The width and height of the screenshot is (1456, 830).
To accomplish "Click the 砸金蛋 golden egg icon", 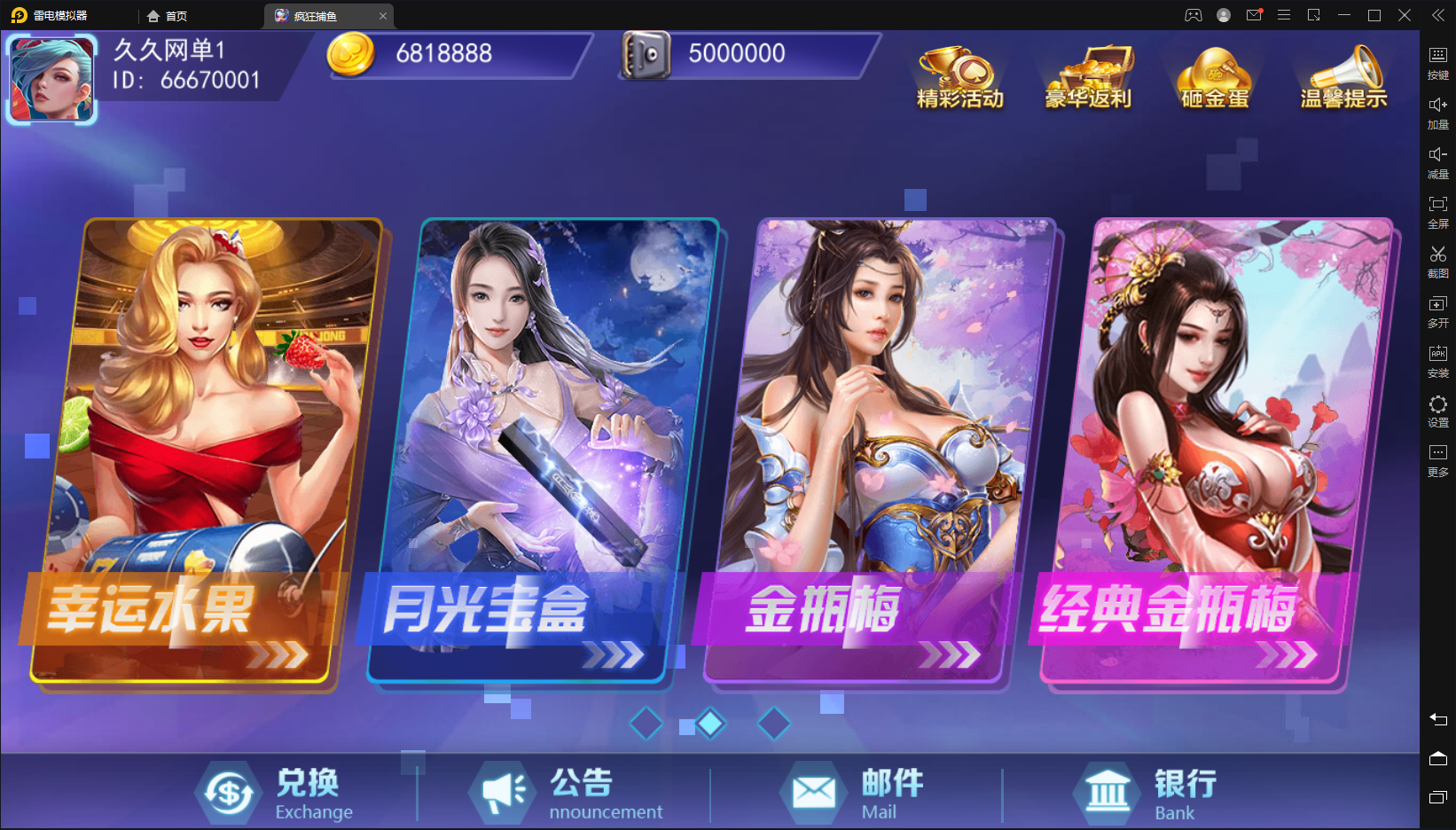I will [1215, 78].
